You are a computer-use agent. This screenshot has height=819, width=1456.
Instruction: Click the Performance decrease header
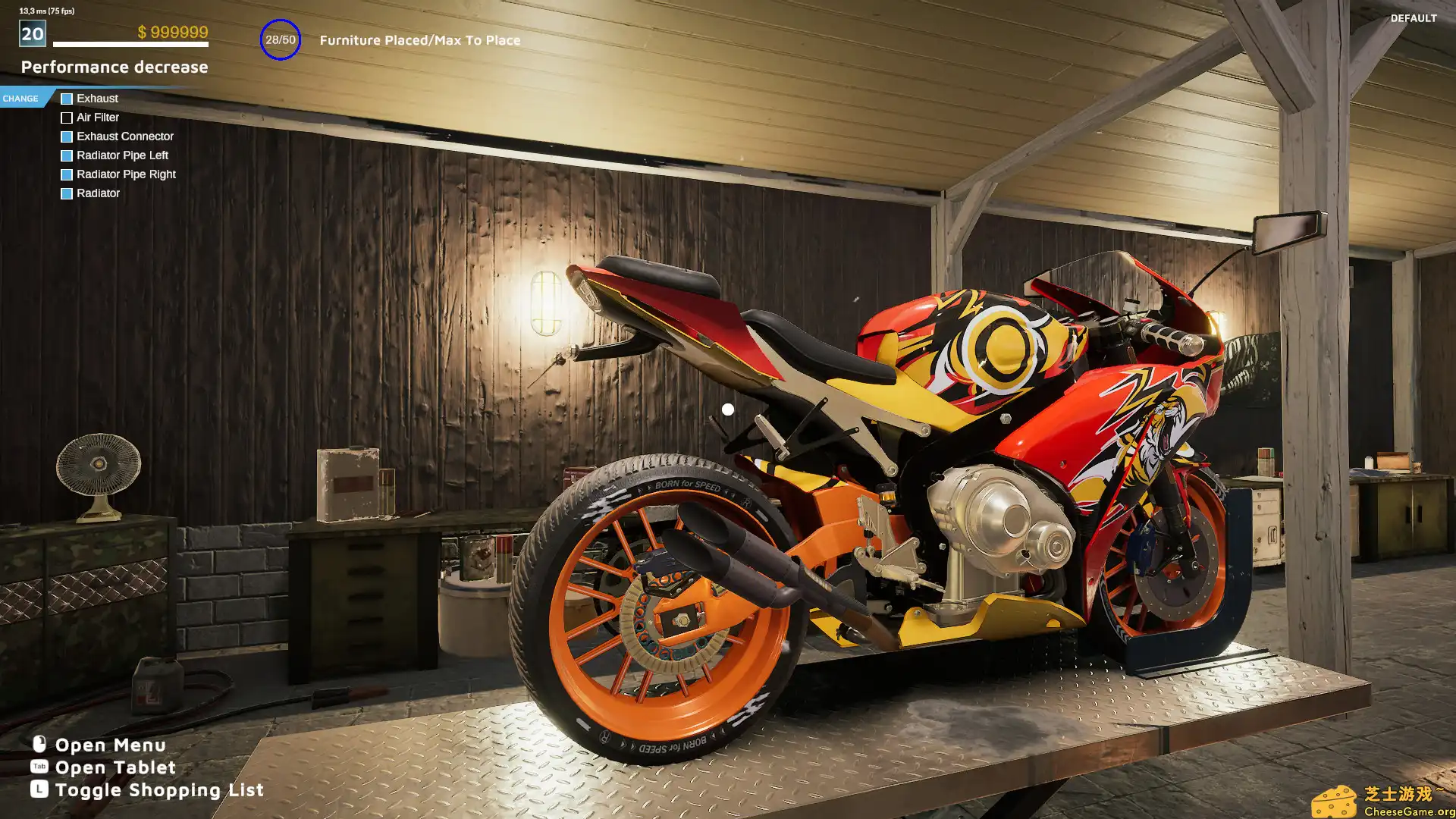115,67
